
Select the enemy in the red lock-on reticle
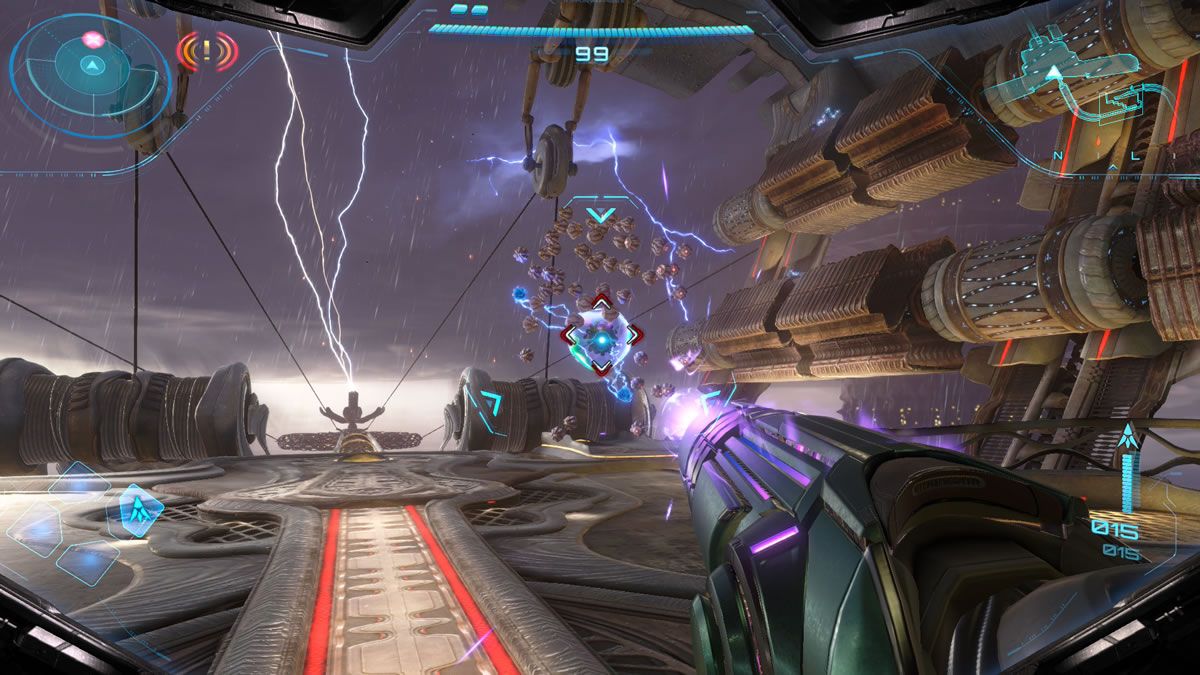click(600, 336)
